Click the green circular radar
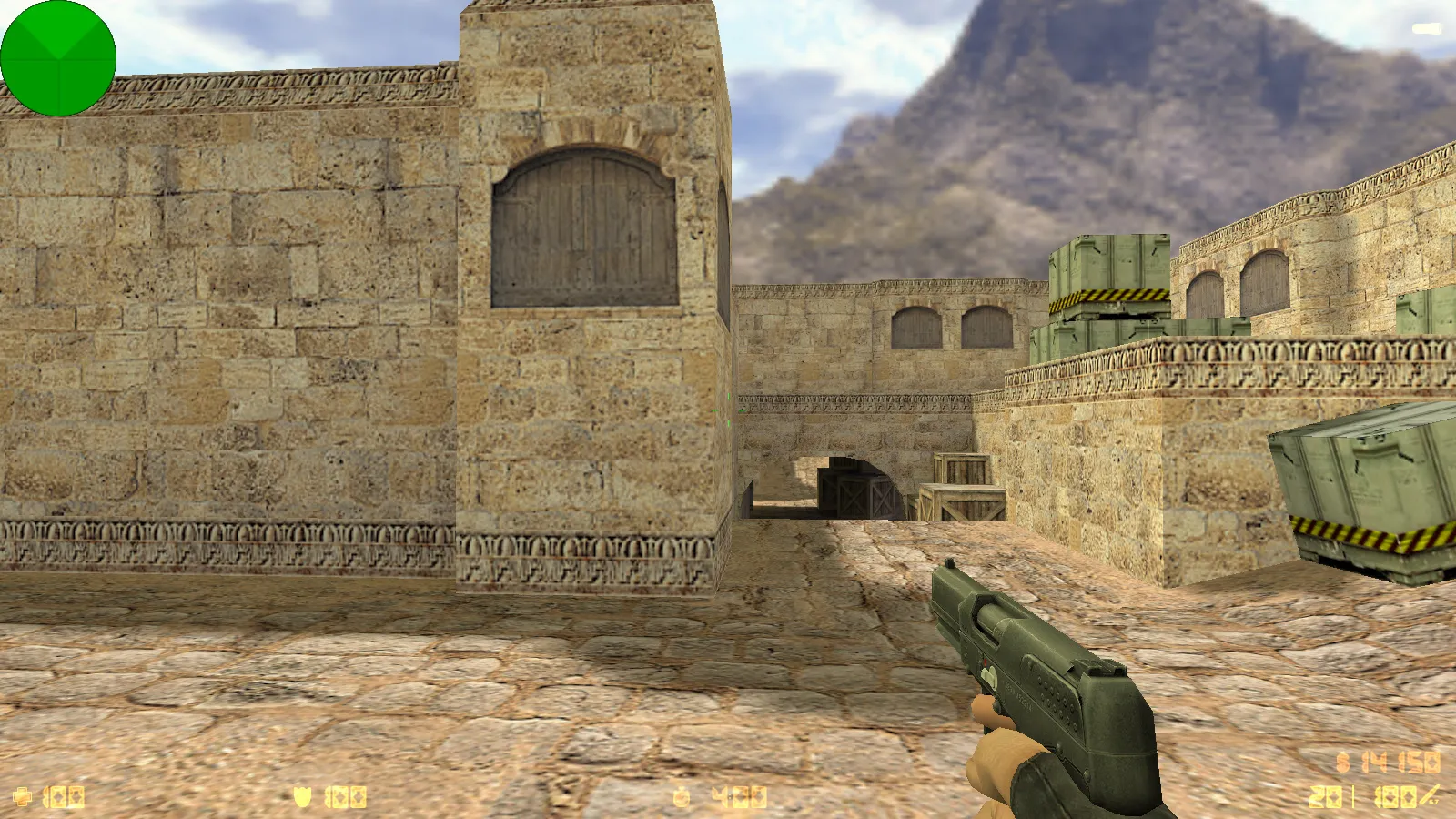The width and height of the screenshot is (1456, 819). coord(58,58)
